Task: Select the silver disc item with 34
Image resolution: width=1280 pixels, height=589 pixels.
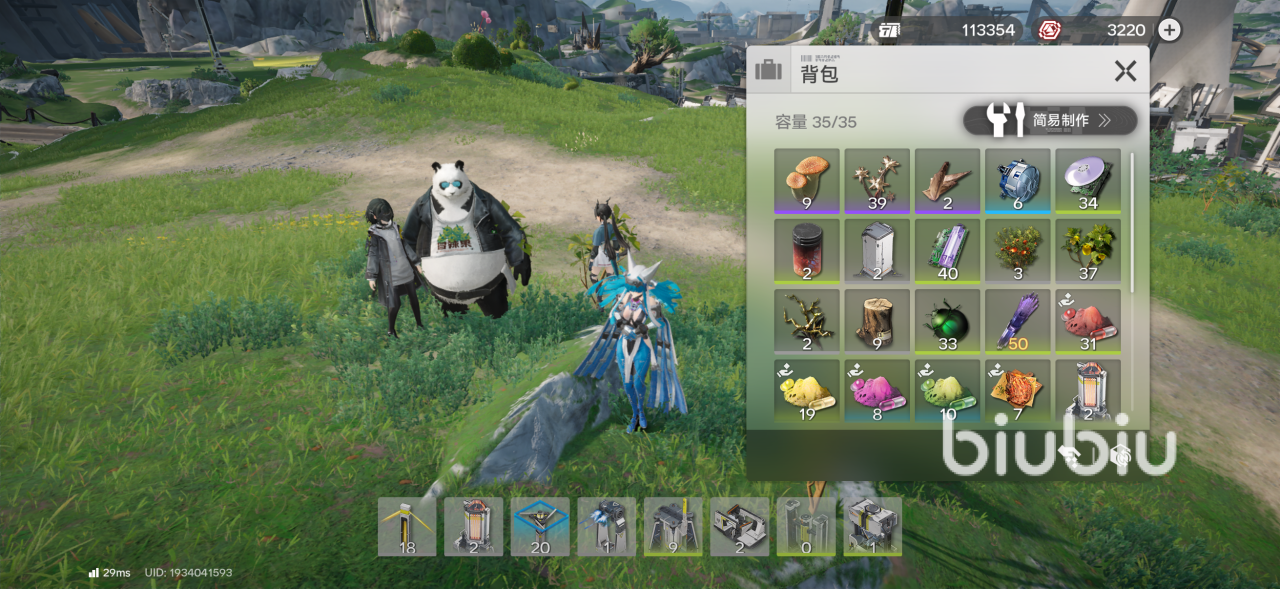Action: click(1087, 181)
